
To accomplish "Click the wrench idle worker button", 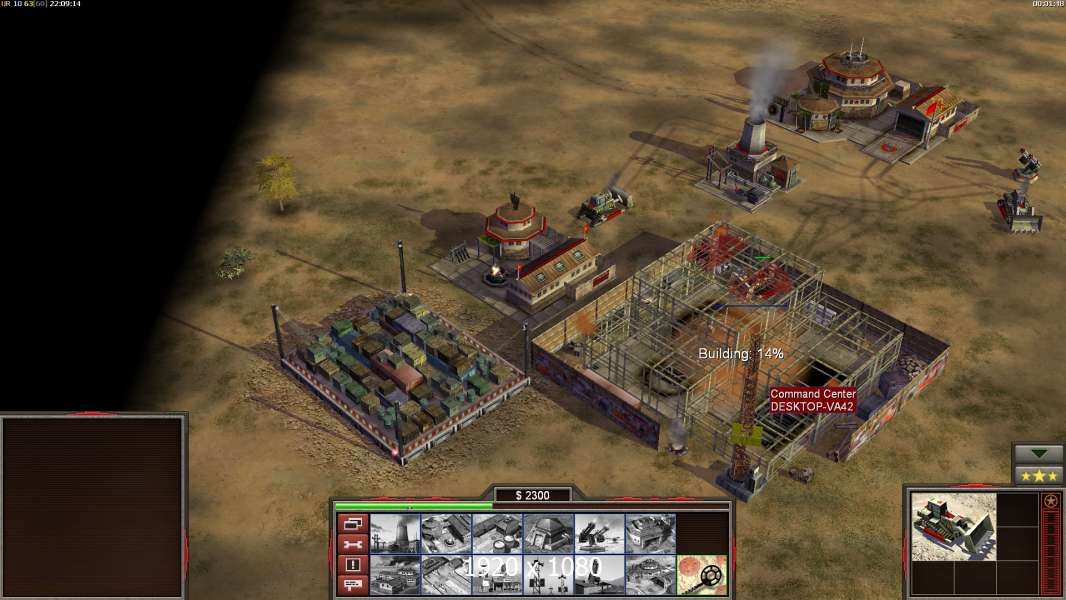I will [x=351, y=544].
